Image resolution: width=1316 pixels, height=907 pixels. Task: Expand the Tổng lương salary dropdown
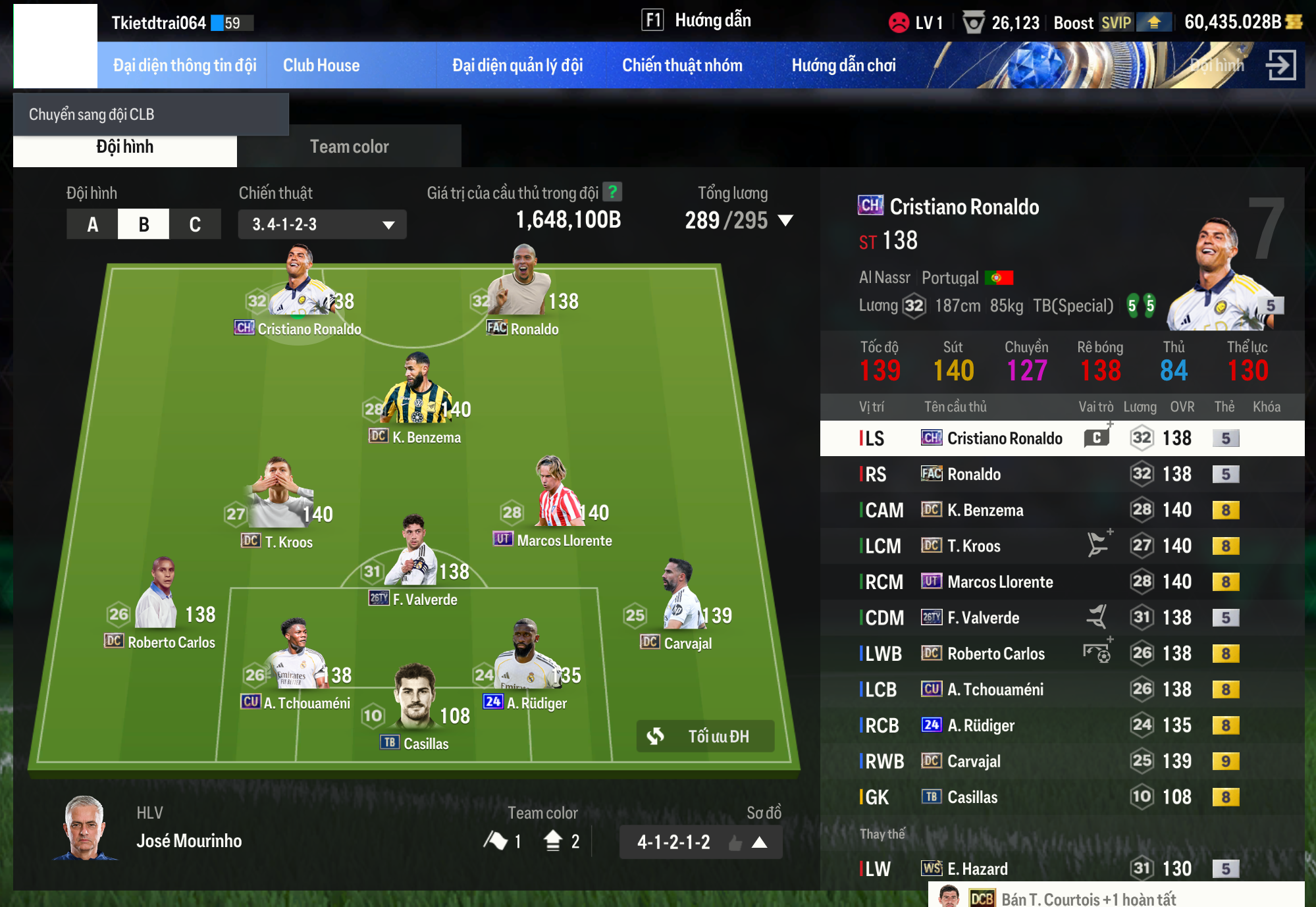click(785, 220)
